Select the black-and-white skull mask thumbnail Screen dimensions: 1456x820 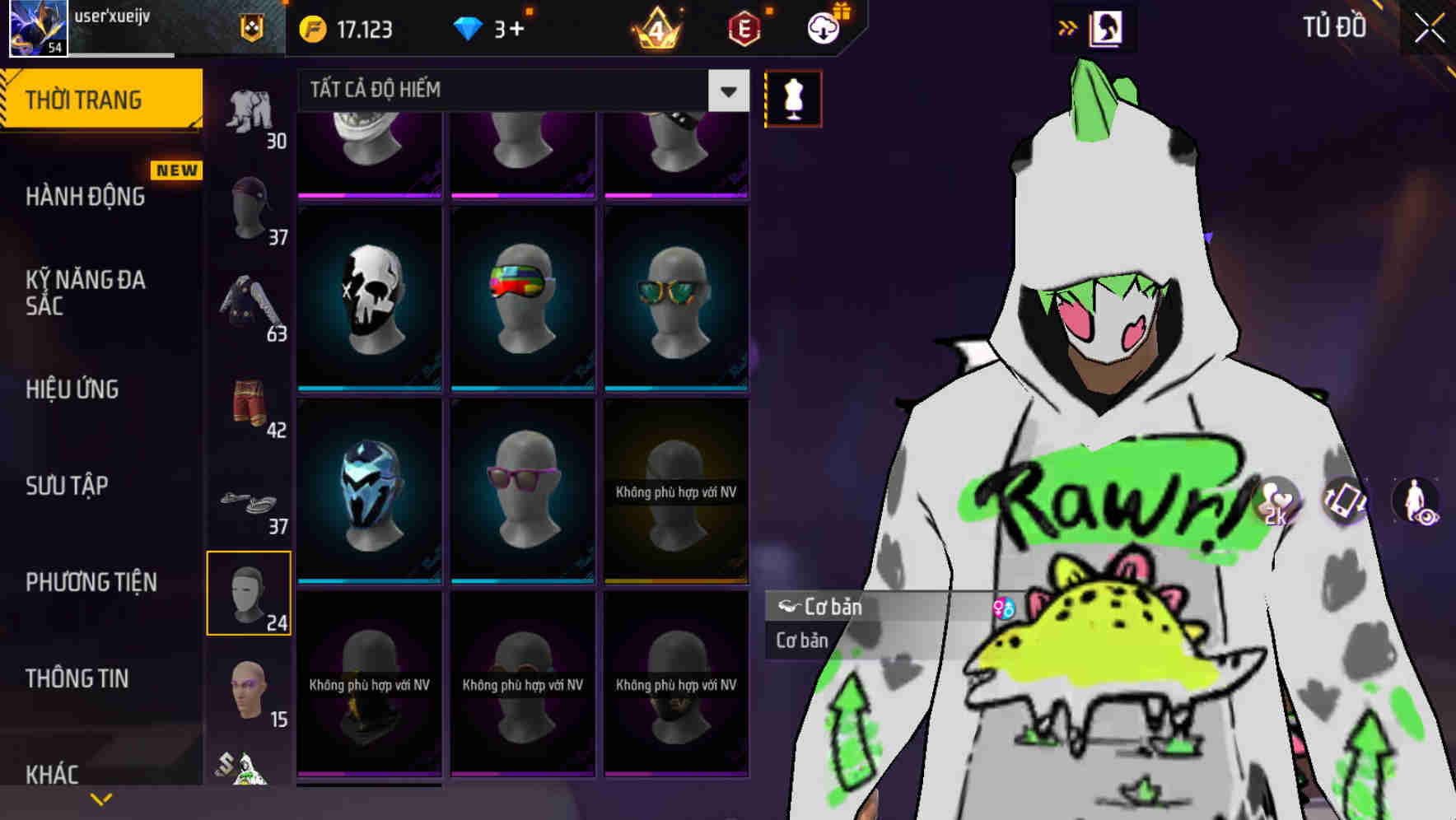[x=369, y=296]
